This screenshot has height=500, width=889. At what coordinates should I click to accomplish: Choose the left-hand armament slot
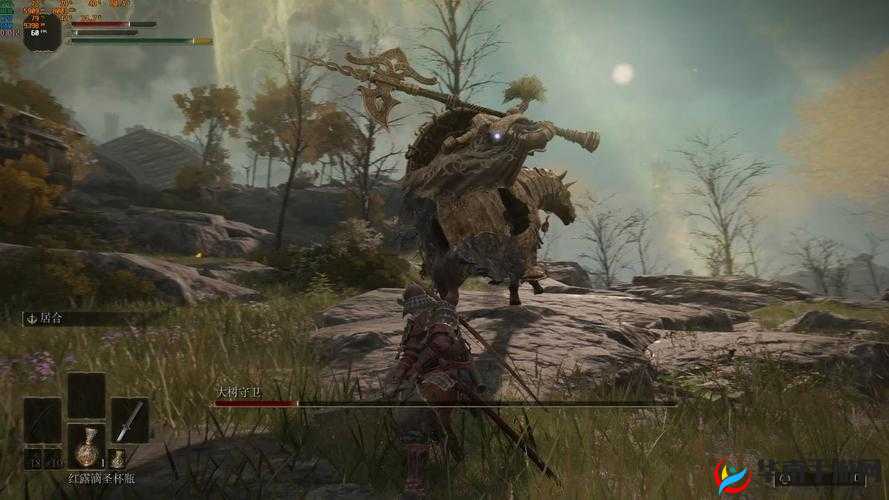(42, 420)
